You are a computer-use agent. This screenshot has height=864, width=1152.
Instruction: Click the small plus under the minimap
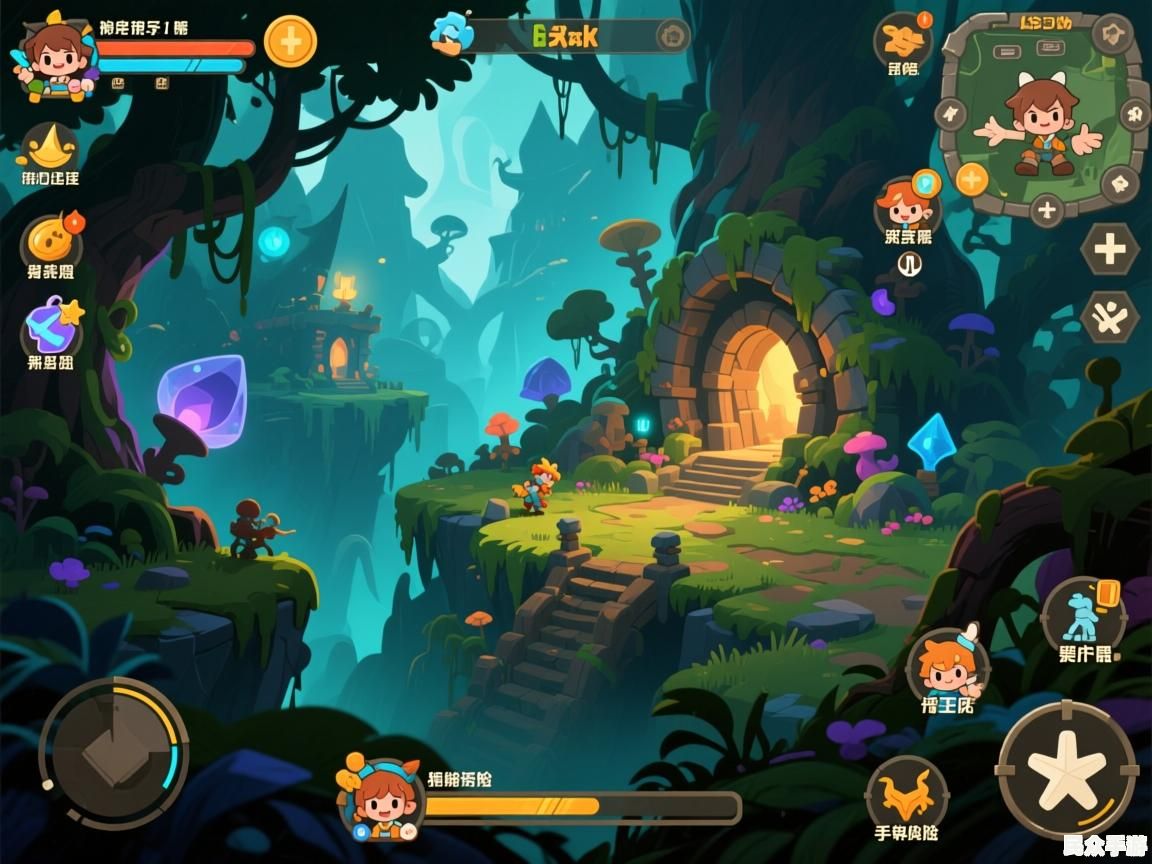(x=1047, y=210)
